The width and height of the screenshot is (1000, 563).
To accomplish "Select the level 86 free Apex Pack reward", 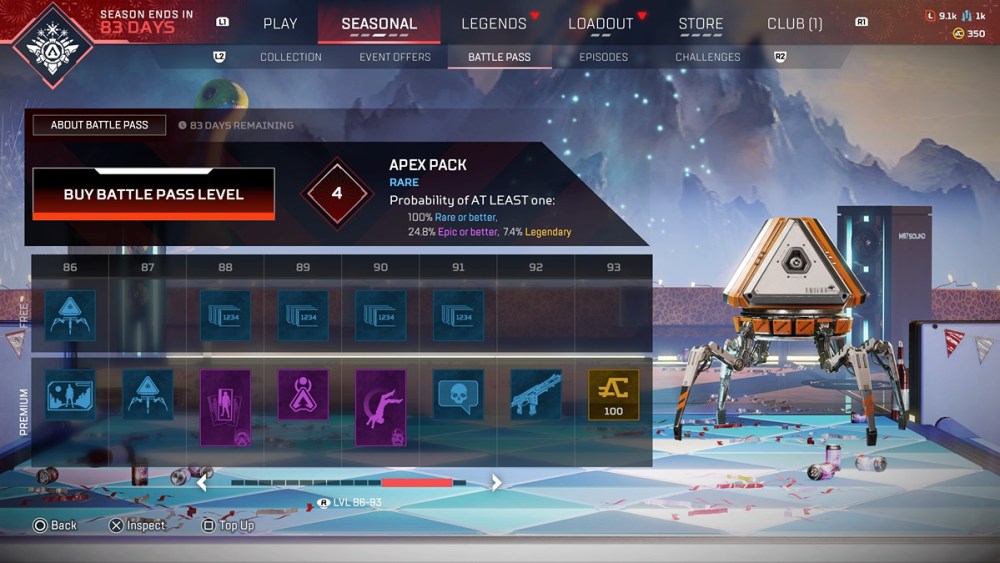I will [x=70, y=316].
